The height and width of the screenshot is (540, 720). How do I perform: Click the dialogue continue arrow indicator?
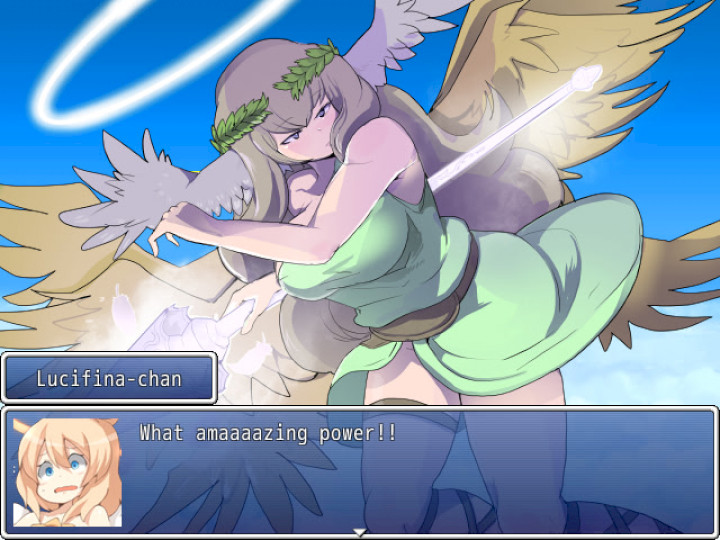pos(359,531)
